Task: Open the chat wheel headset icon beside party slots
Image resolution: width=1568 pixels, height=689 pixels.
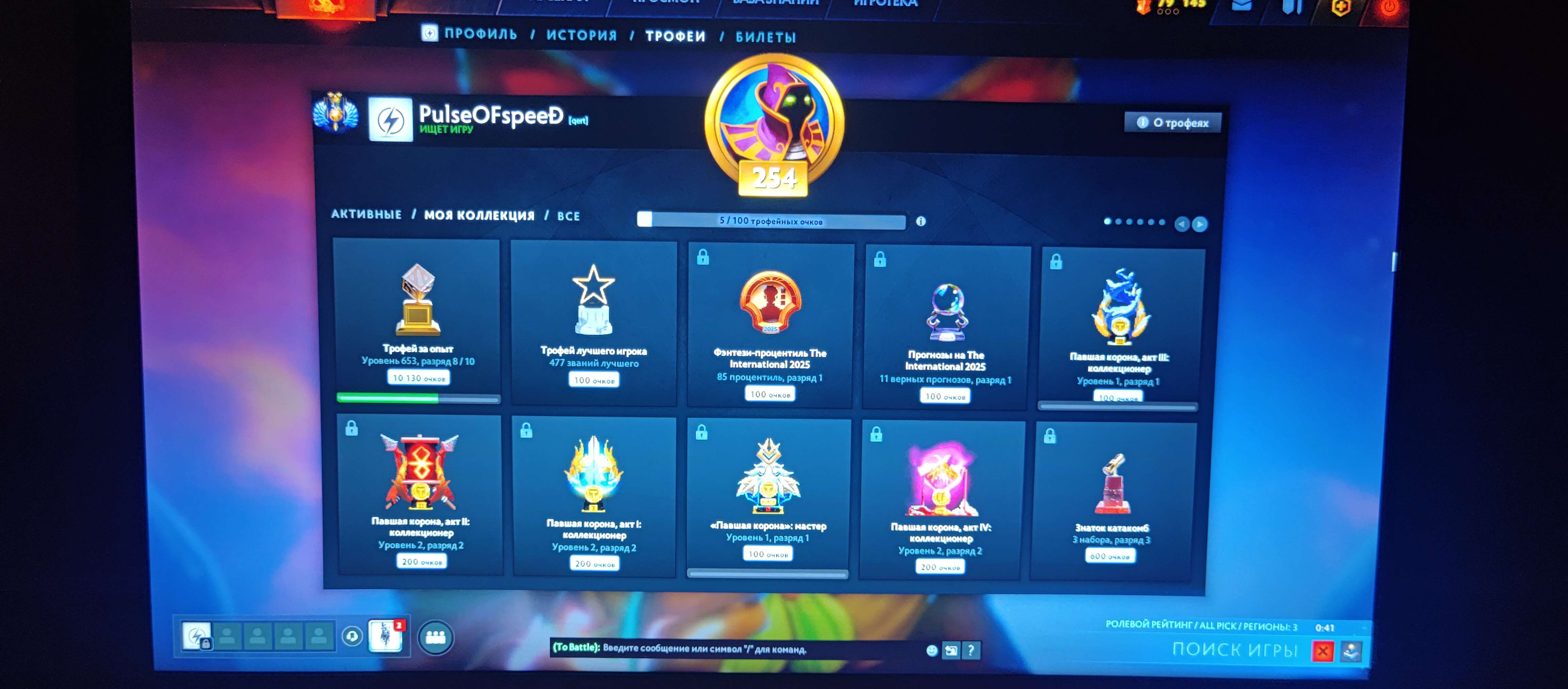Action: click(353, 637)
